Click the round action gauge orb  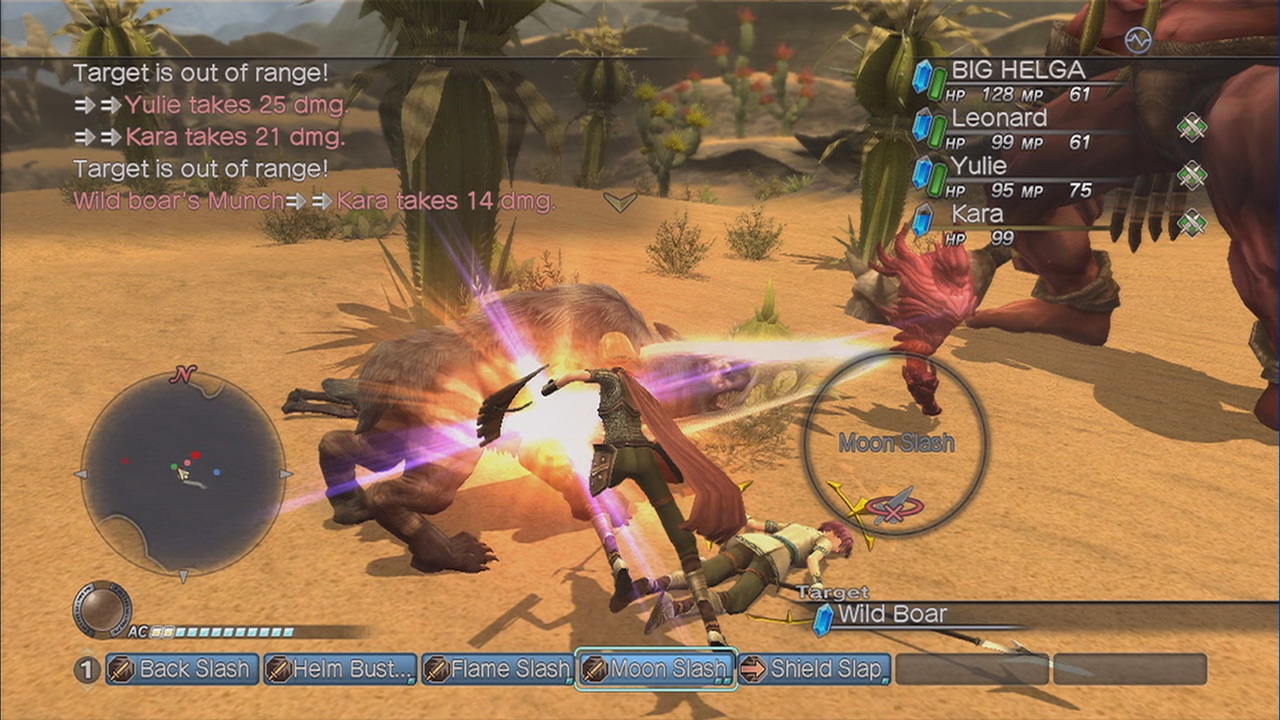click(102, 609)
